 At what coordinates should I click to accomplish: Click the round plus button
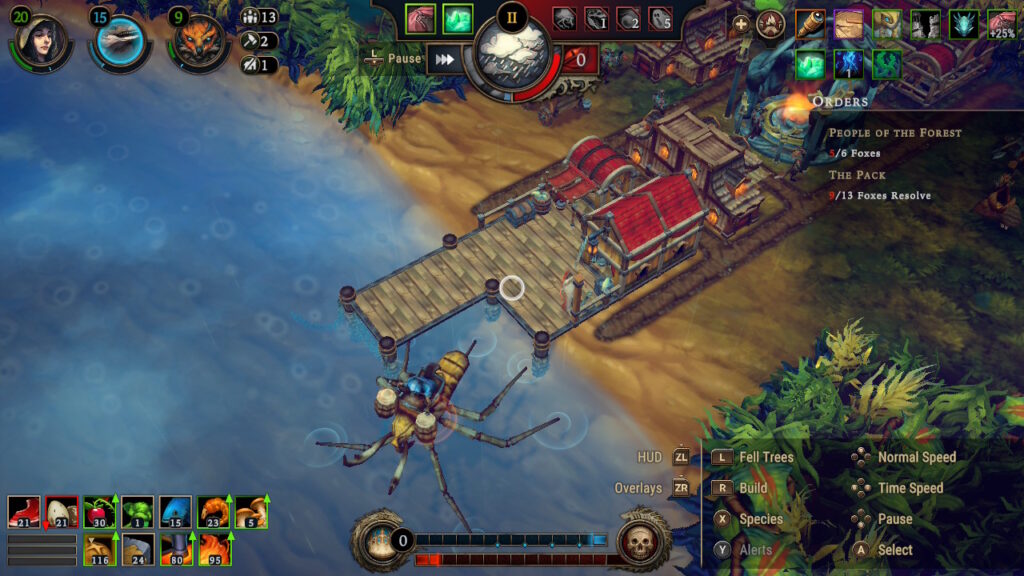tap(741, 25)
